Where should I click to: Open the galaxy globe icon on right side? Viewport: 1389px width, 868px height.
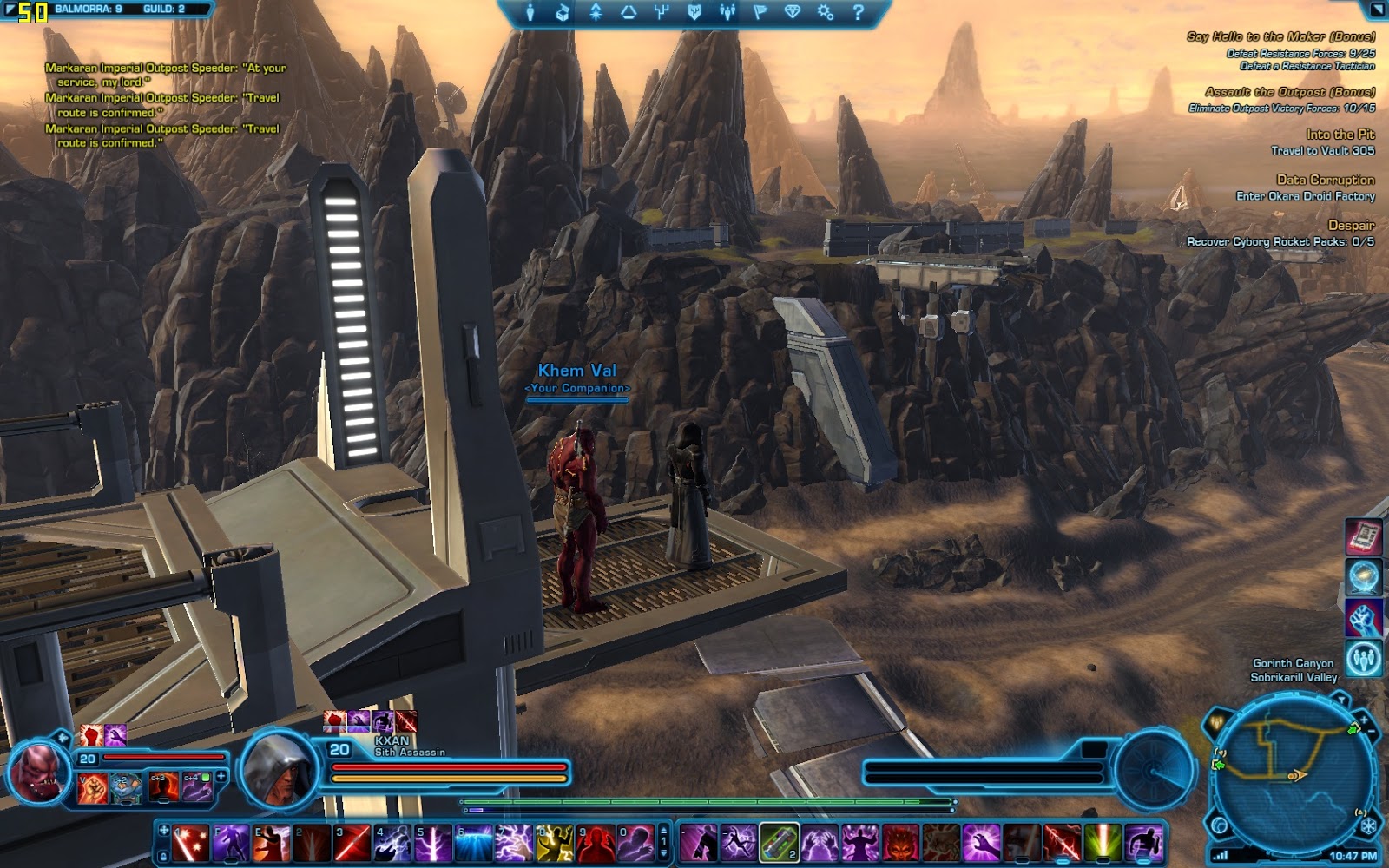coord(1363,576)
